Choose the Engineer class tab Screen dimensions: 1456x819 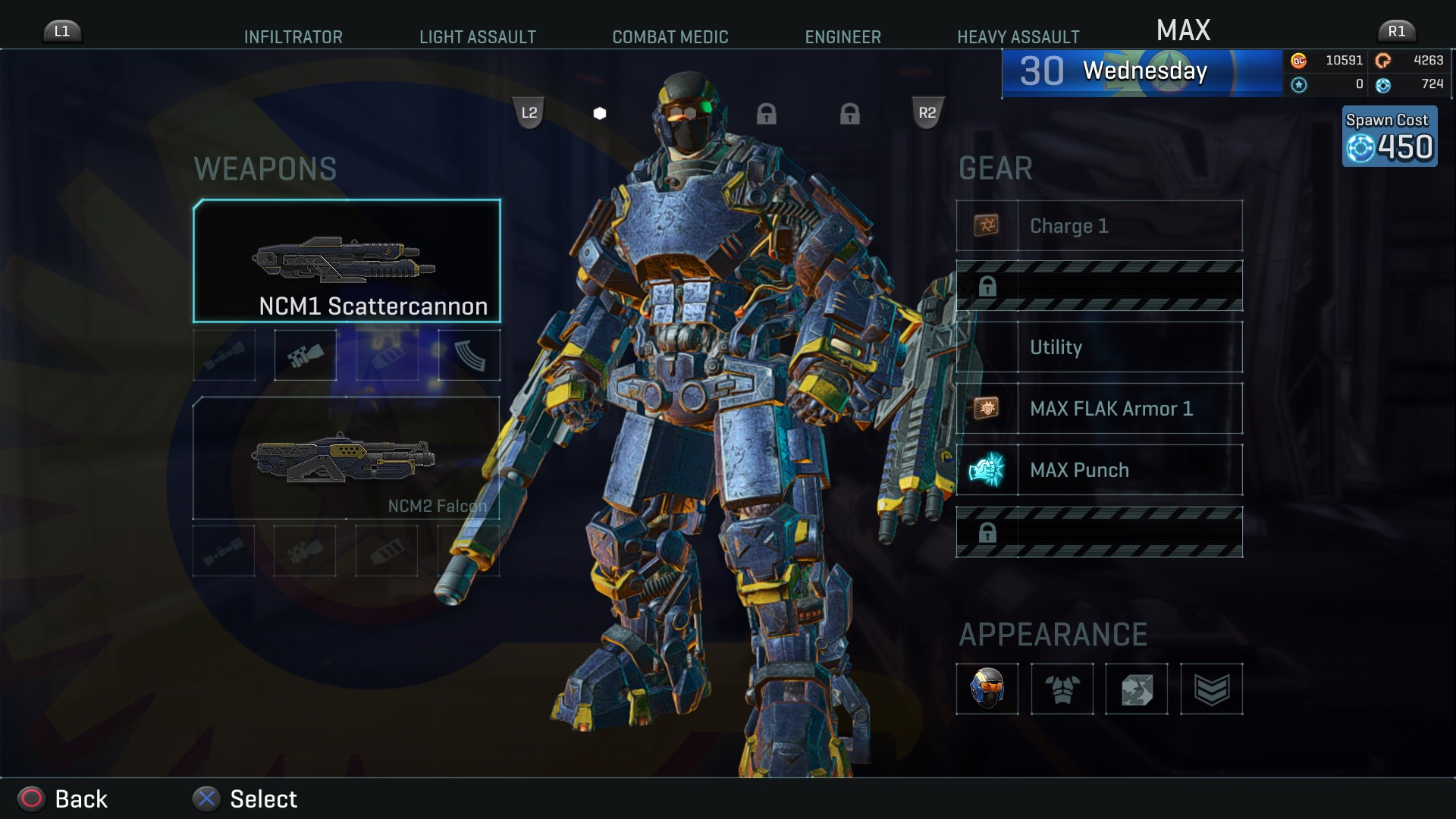[x=843, y=37]
